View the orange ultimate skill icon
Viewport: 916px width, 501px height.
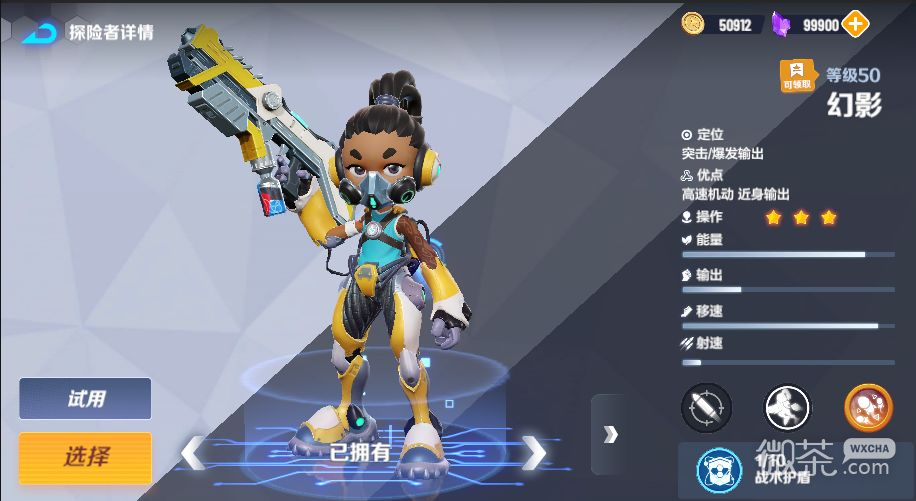coord(867,407)
